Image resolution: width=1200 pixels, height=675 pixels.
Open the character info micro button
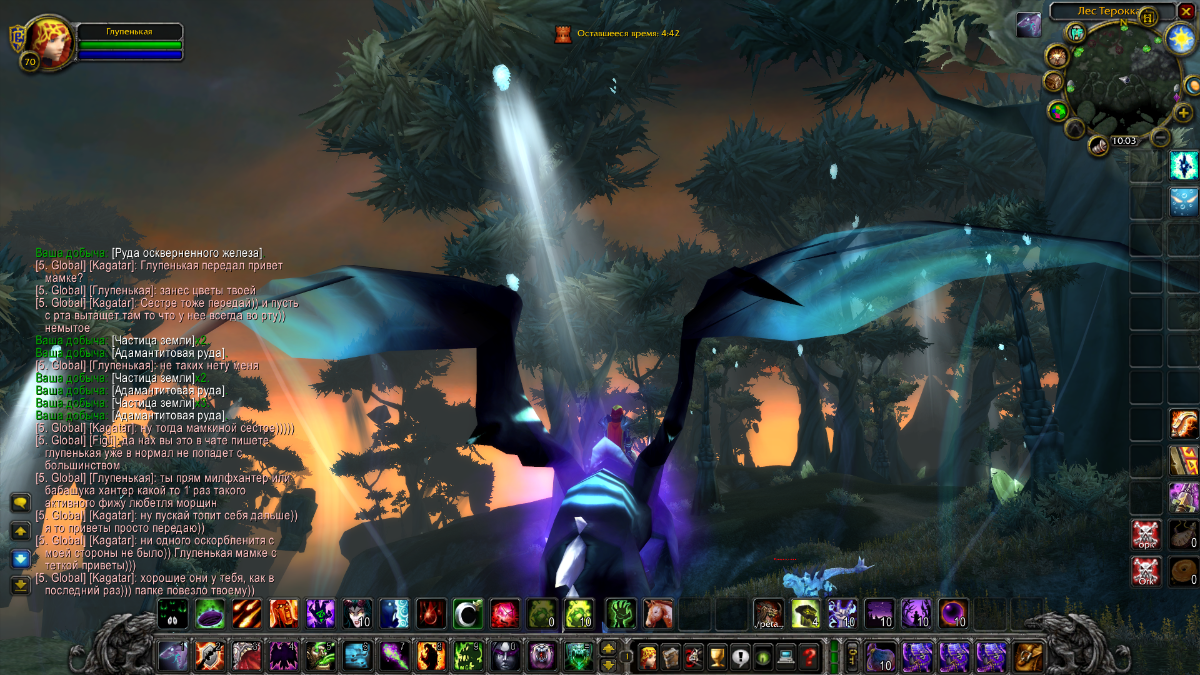tap(647, 656)
